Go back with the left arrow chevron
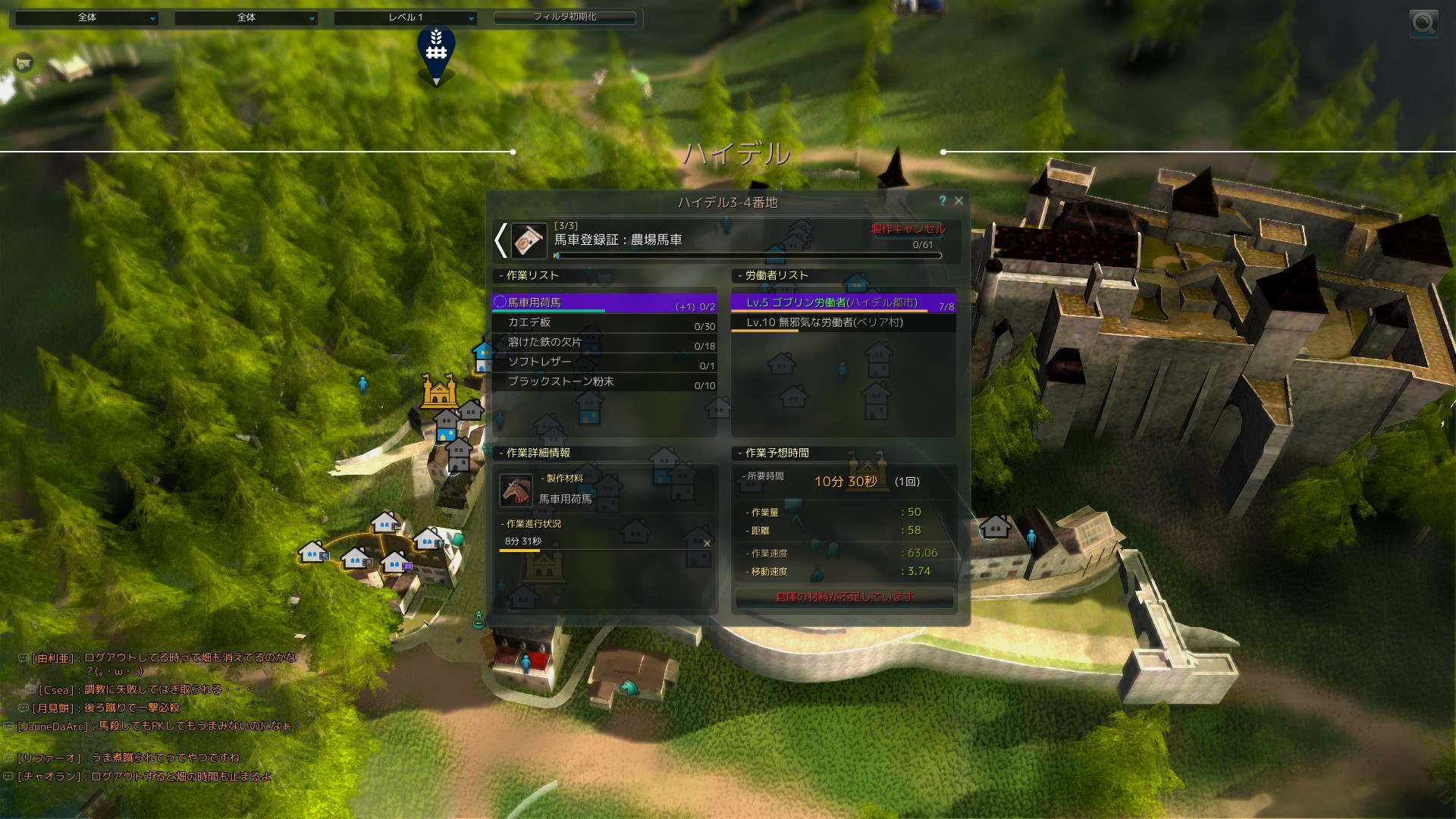Viewport: 1456px width, 819px height. pos(500,240)
